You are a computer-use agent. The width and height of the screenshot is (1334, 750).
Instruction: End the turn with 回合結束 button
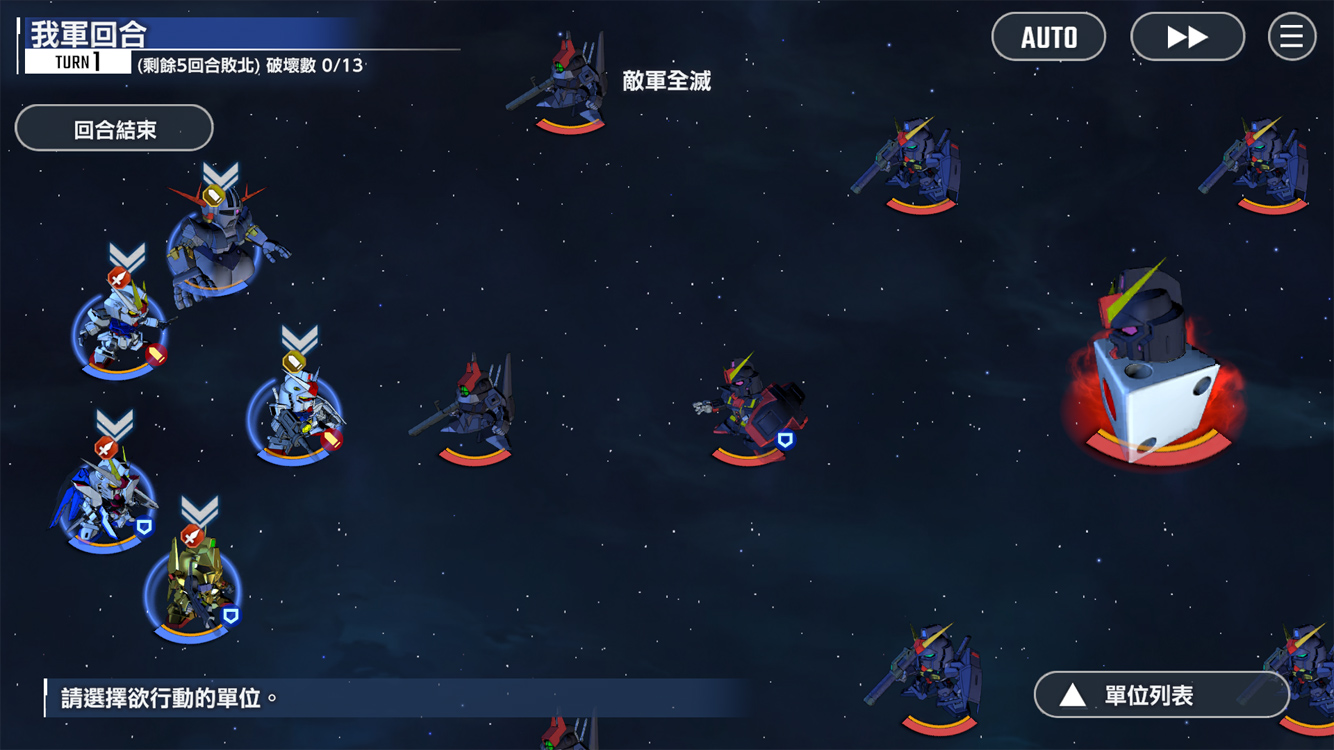(114, 129)
